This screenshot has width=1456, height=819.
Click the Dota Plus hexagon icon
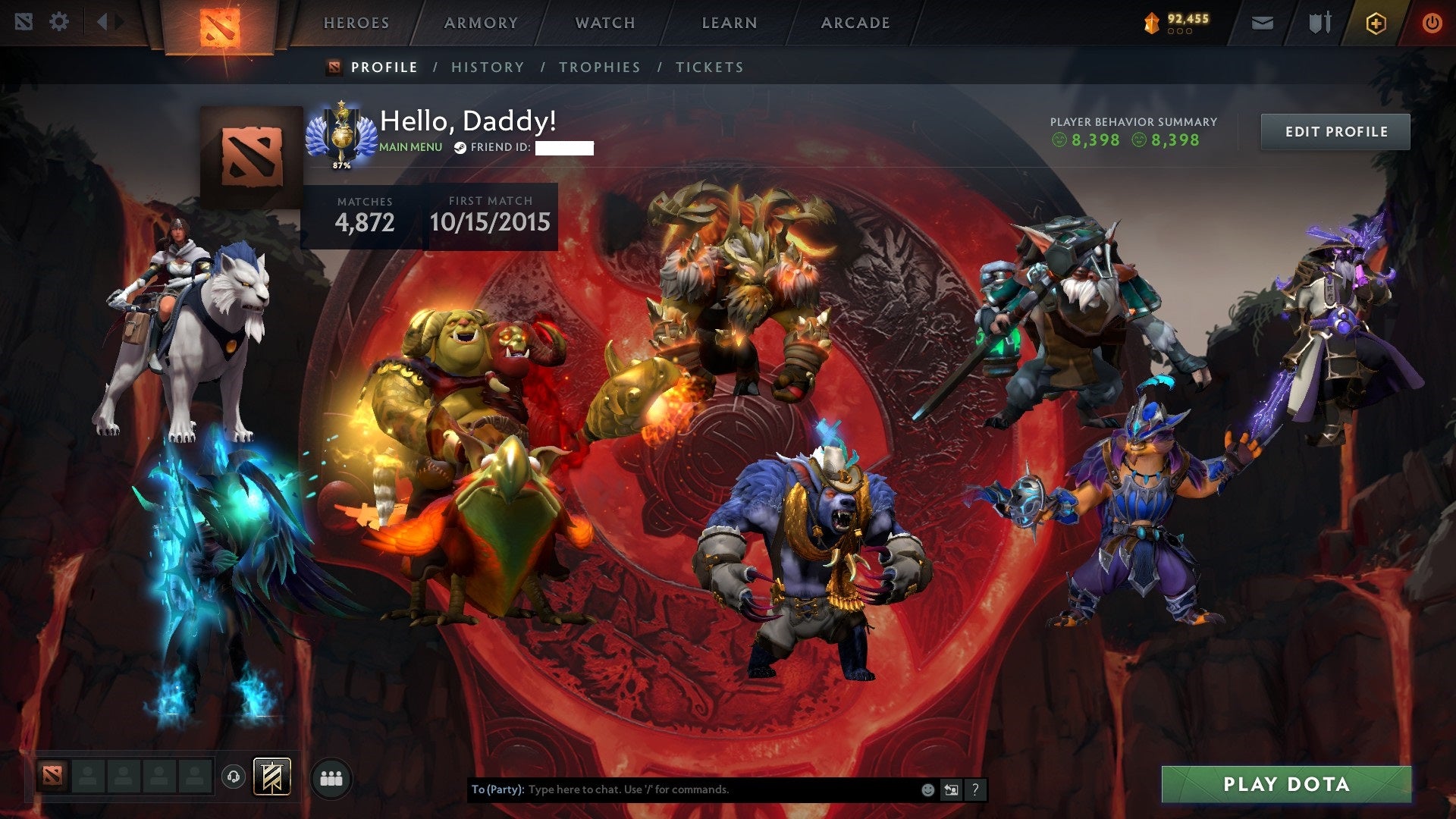[x=1378, y=23]
